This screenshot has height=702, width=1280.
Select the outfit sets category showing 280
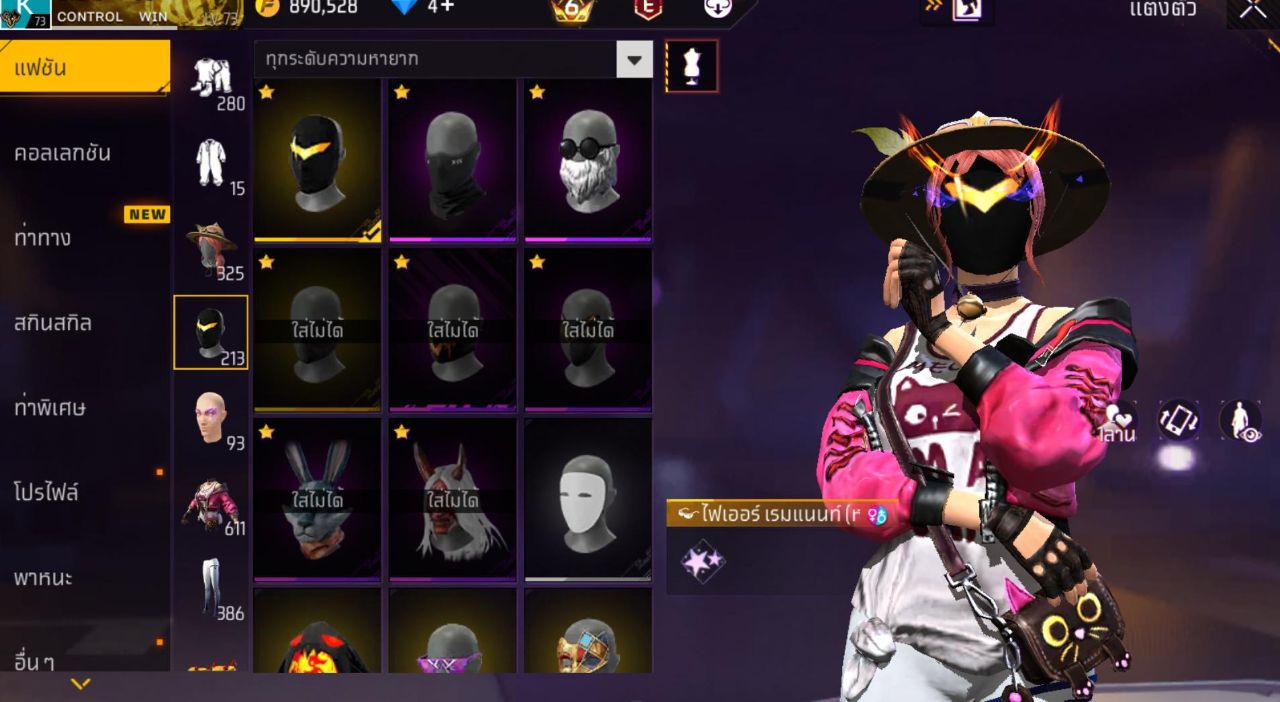[212, 80]
